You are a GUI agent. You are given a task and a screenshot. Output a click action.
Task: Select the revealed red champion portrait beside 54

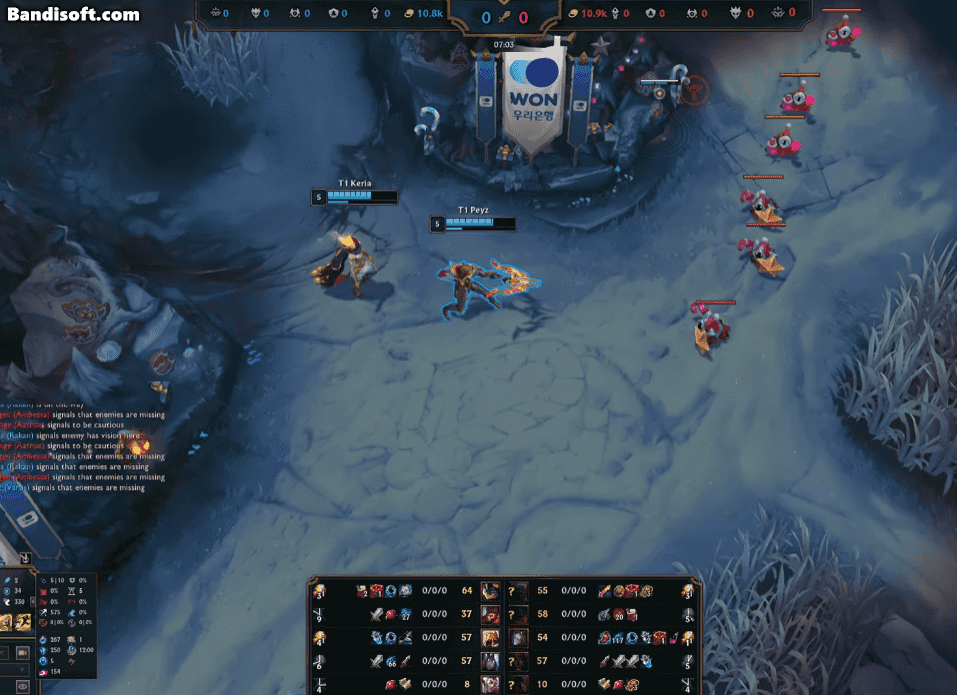coord(518,638)
